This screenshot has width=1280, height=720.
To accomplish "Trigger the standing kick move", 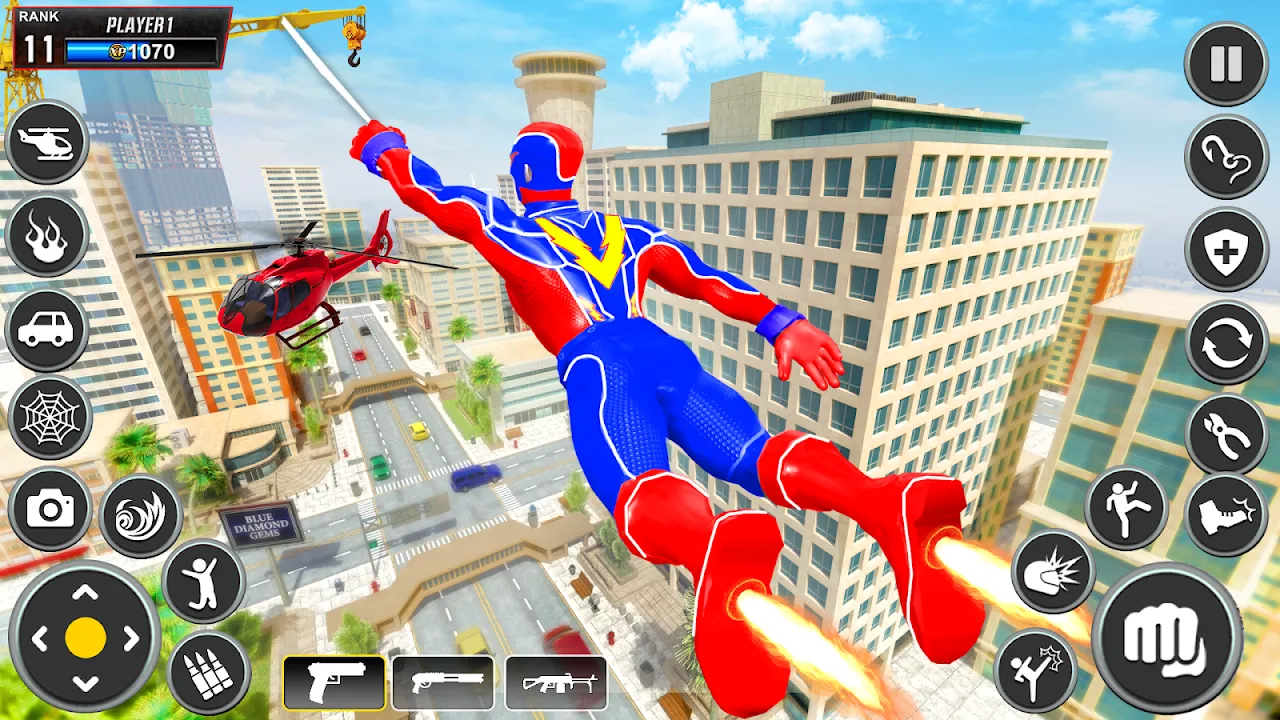I will tap(1126, 508).
